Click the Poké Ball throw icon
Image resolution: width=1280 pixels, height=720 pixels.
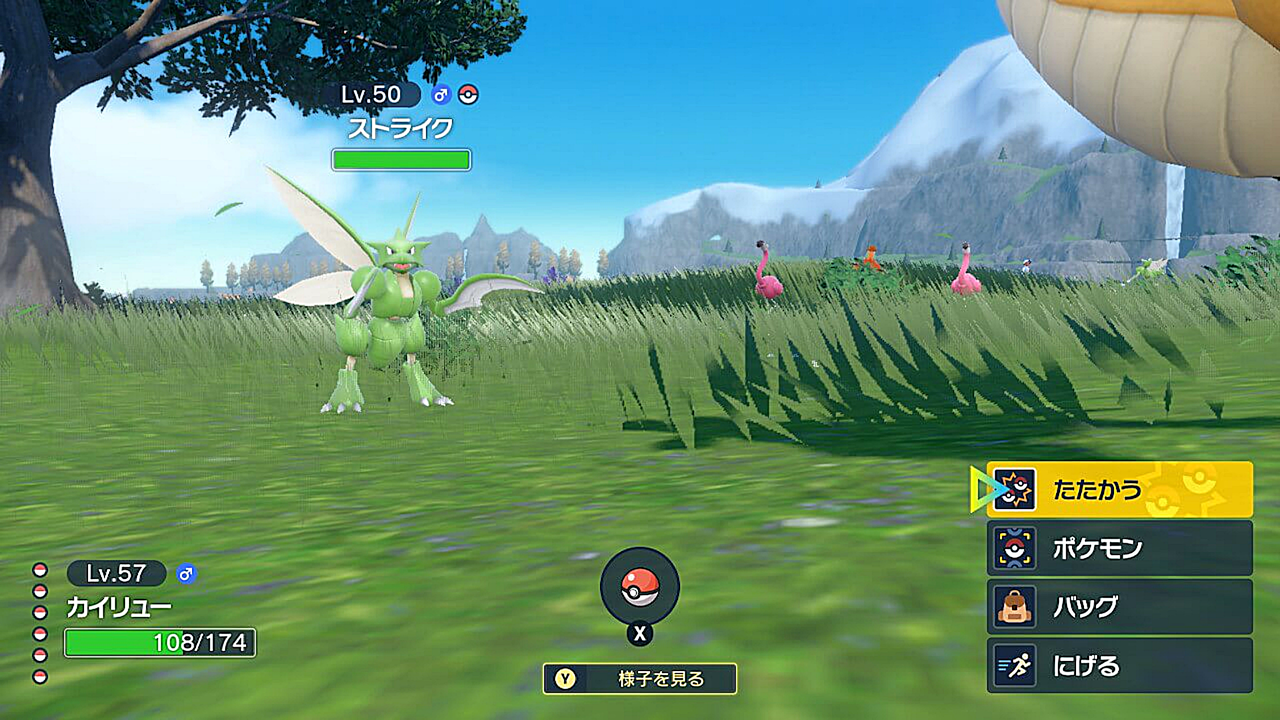click(640, 587)
